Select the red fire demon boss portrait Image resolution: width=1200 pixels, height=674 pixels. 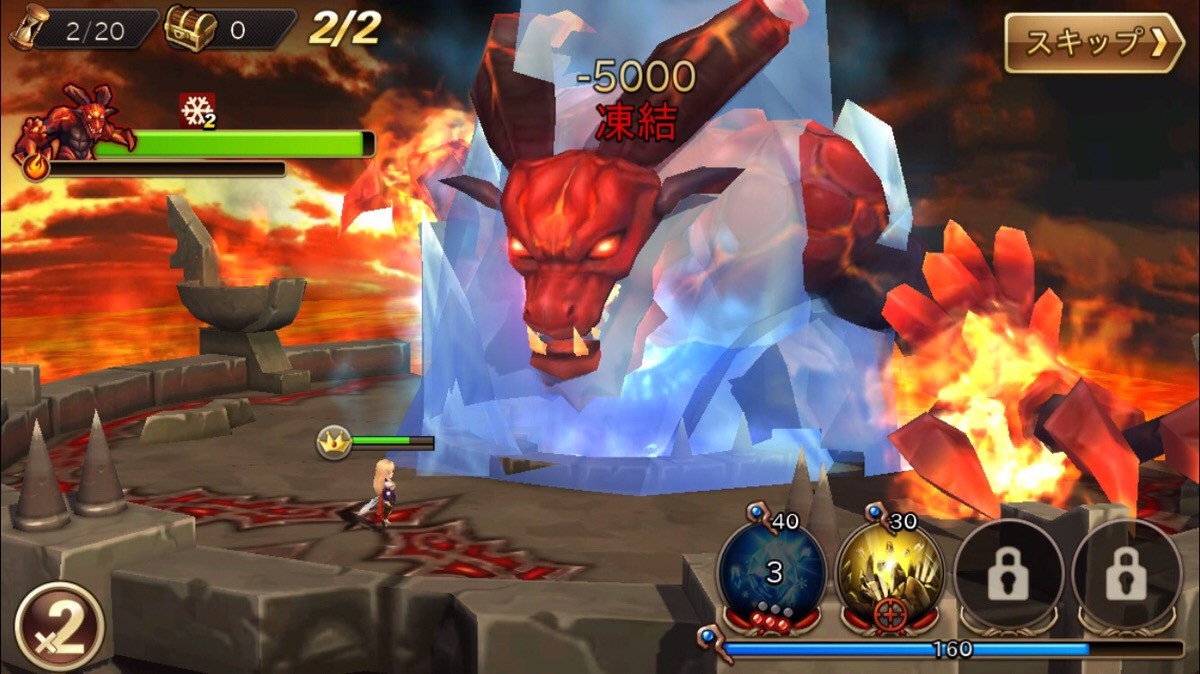coord(78,125)
